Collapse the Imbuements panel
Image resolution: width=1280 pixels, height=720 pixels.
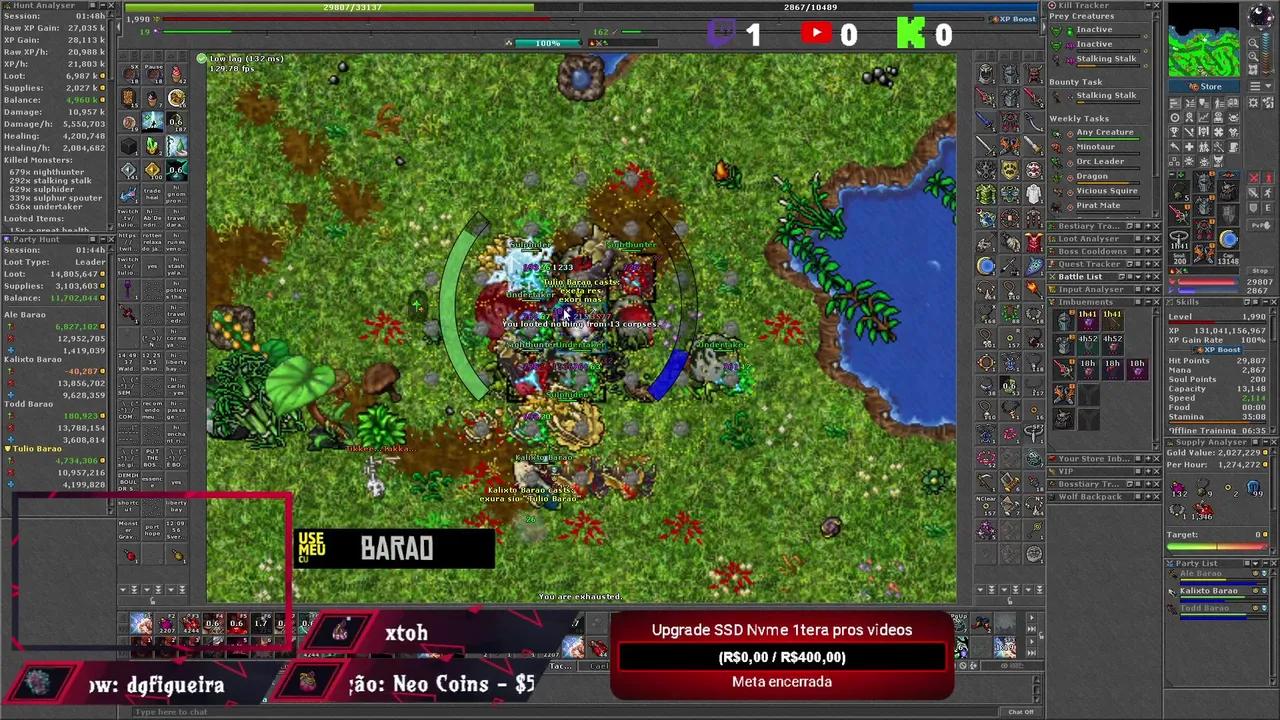click(x=1147, y=303)
